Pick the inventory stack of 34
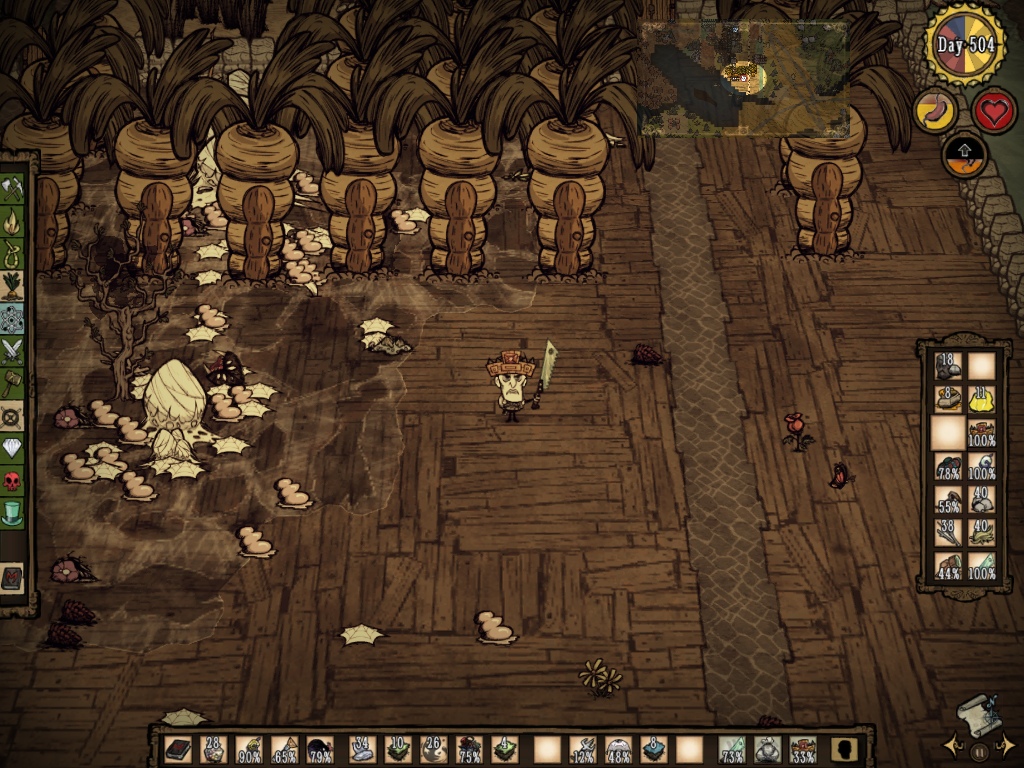The height and width of the screenshot is (768, 1024). (362, 749)
